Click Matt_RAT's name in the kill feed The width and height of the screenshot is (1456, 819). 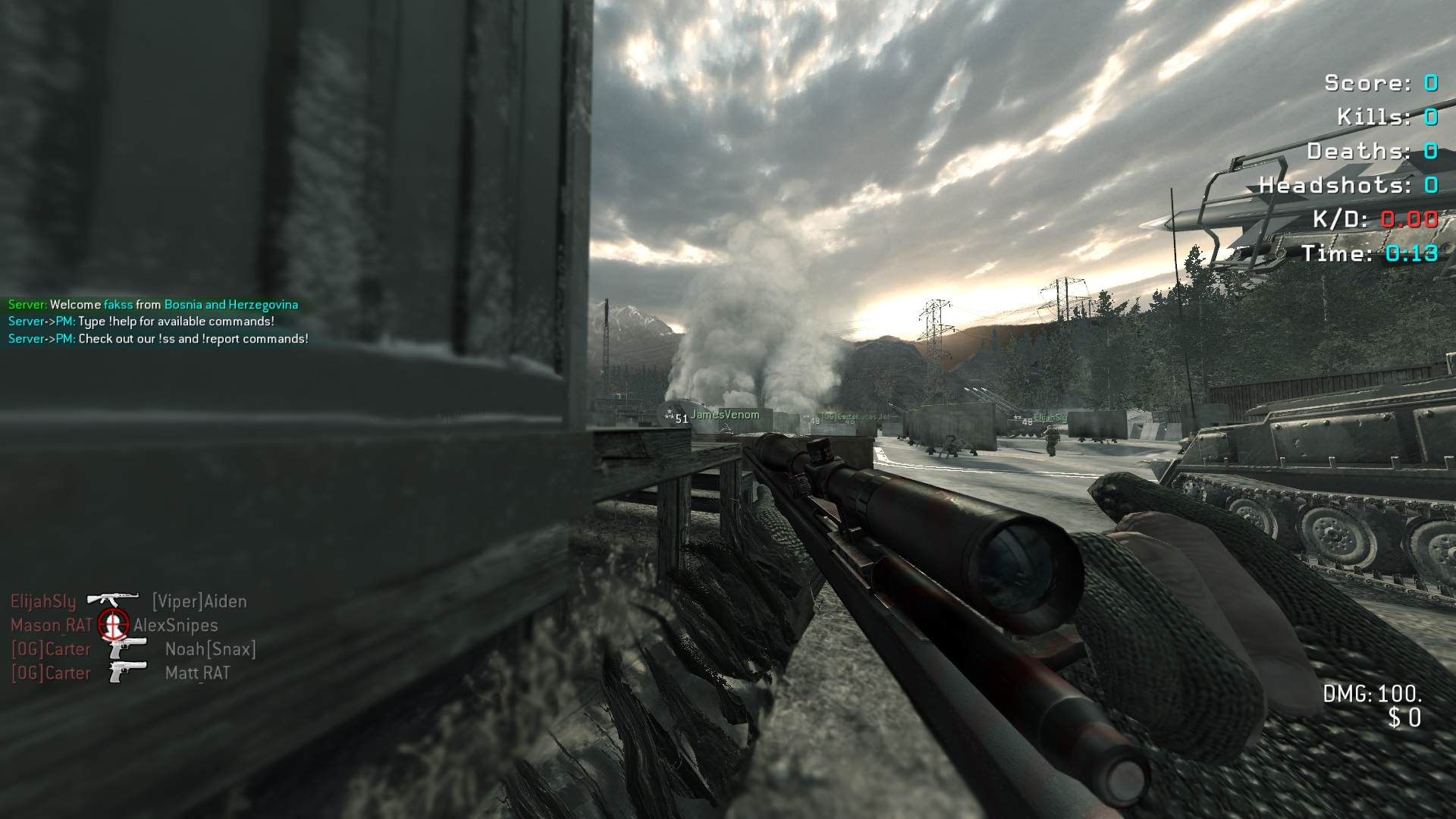[197, 673]
